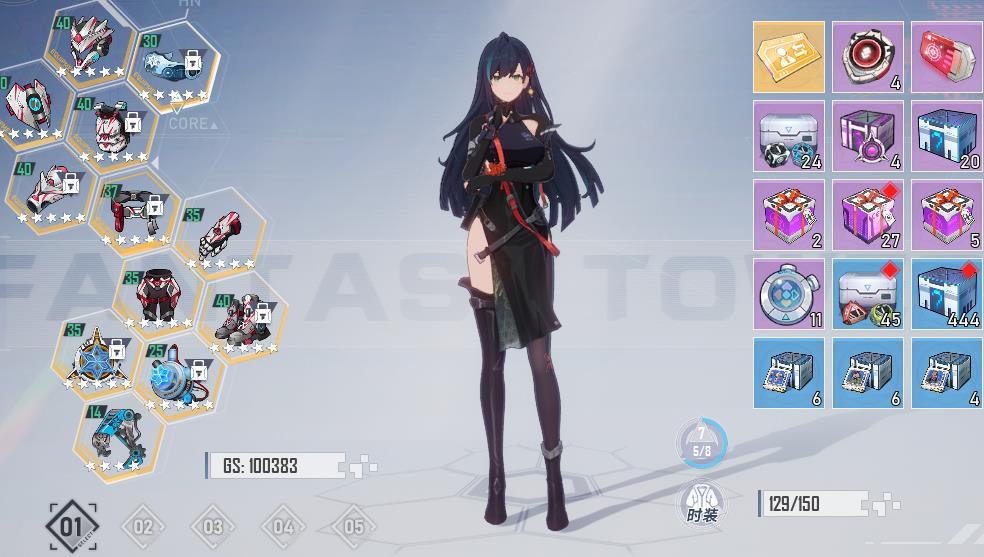Select the supply chest with count 24

click(x=789, y=136)
